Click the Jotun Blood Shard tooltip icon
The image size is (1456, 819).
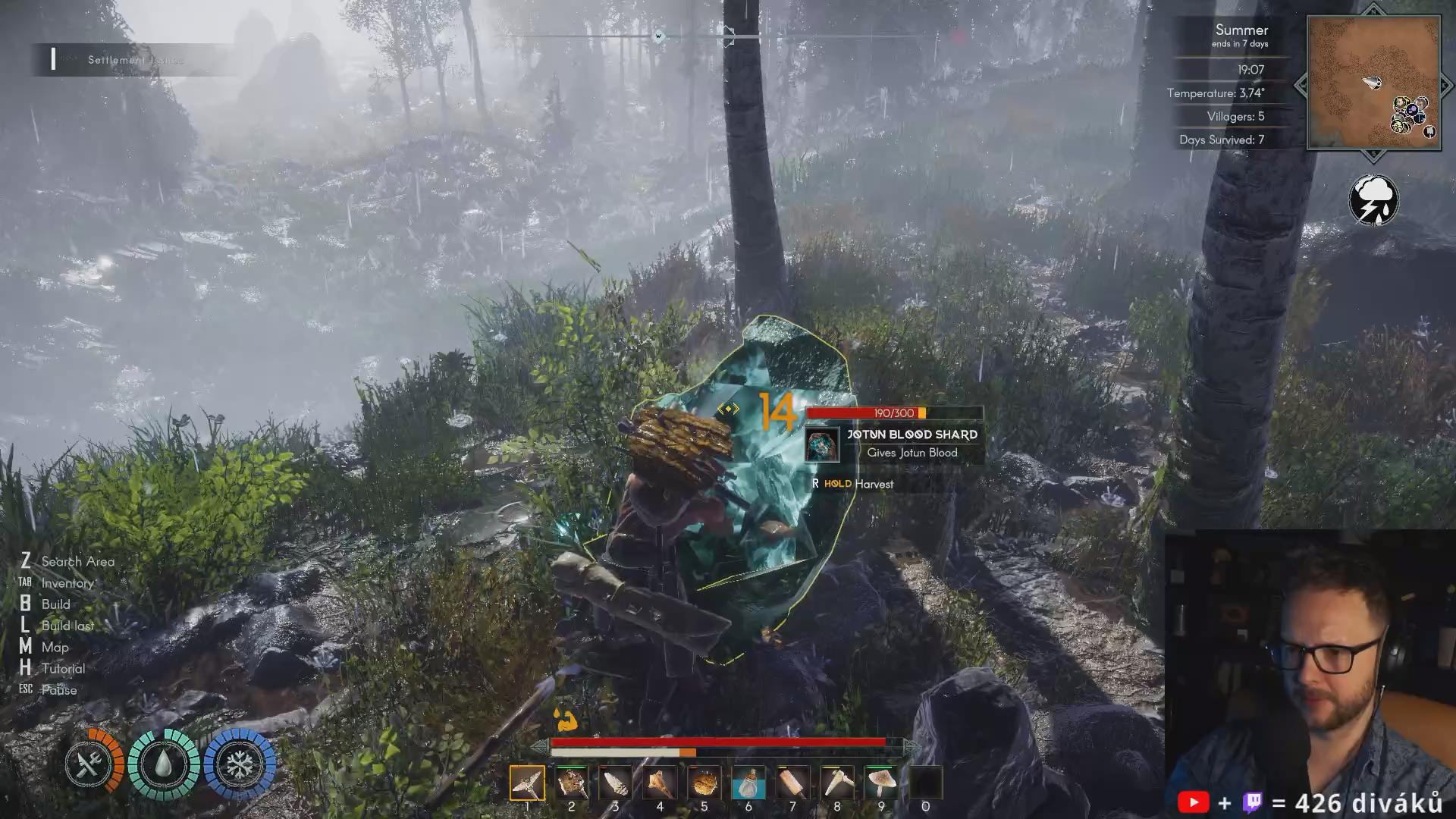822,445
